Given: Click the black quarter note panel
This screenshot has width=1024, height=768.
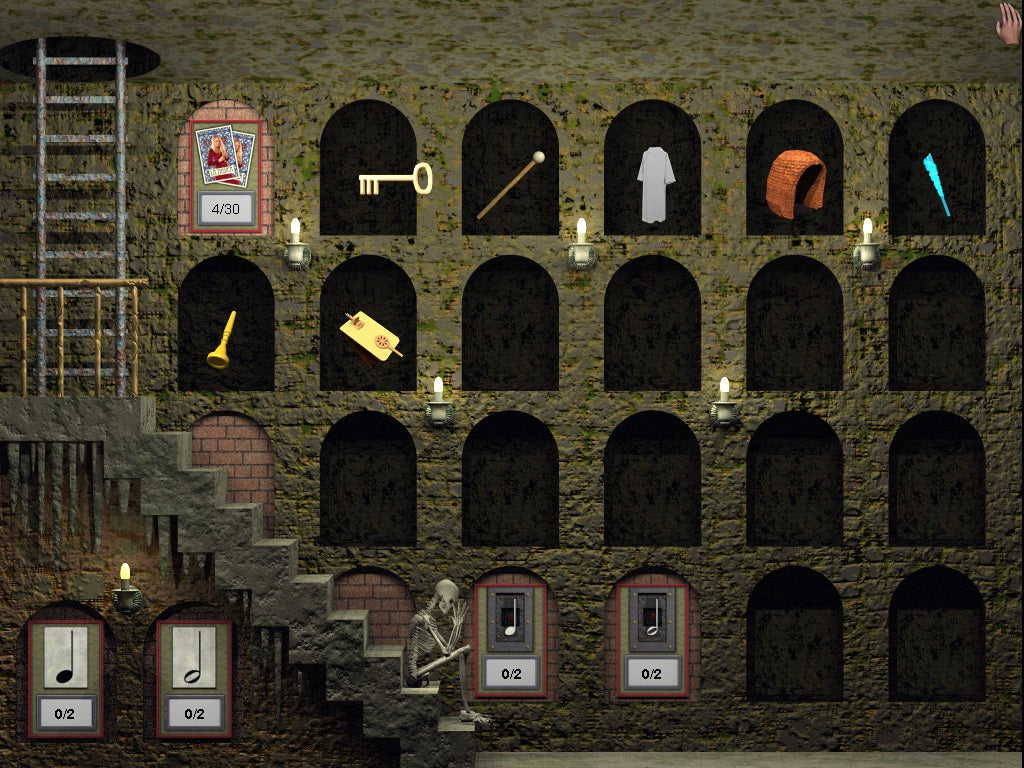Looking at the screenshot, I should (x=66, y=658).
